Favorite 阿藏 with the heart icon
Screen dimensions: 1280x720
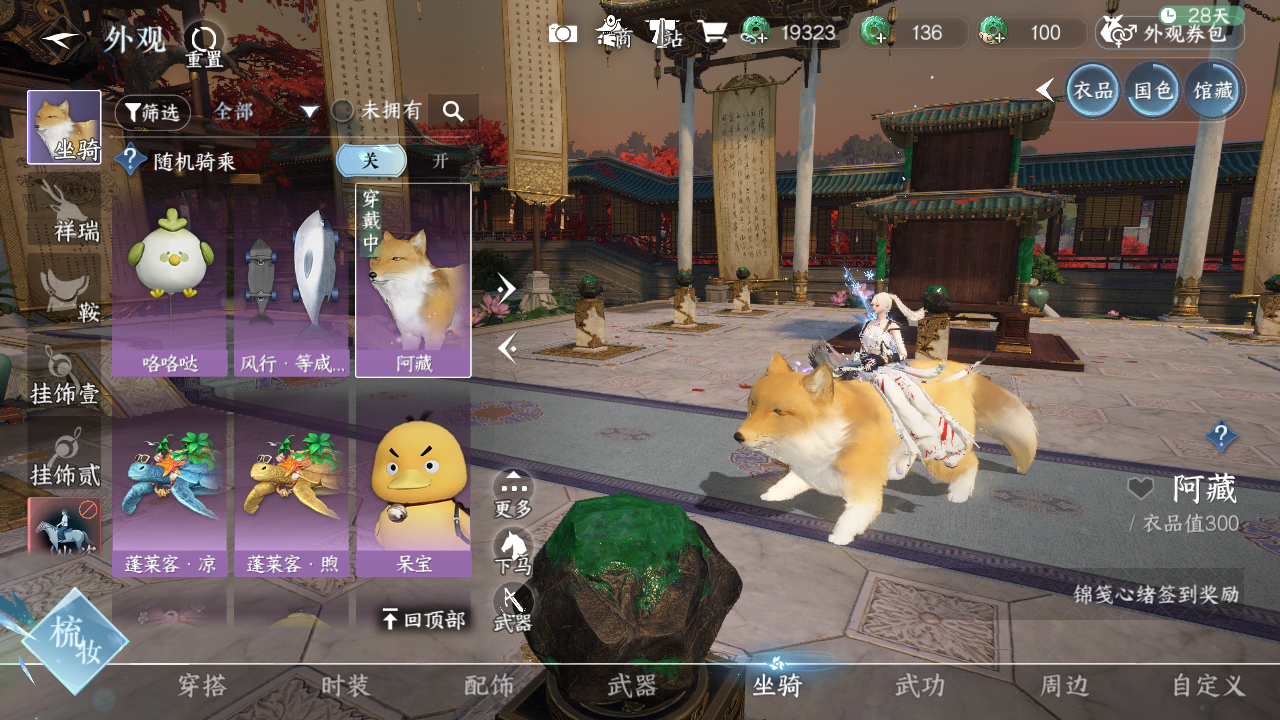[1140, 489]
